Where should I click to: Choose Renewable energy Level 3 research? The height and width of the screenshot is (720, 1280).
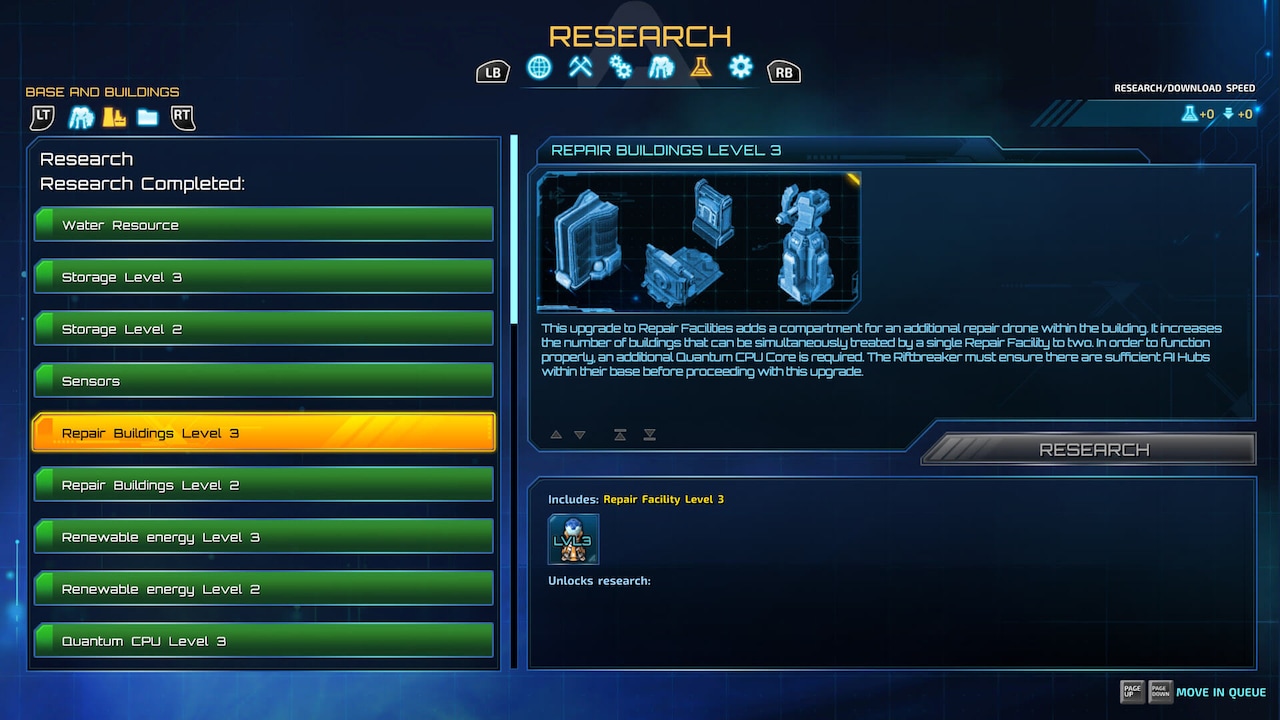click(264, 537)
